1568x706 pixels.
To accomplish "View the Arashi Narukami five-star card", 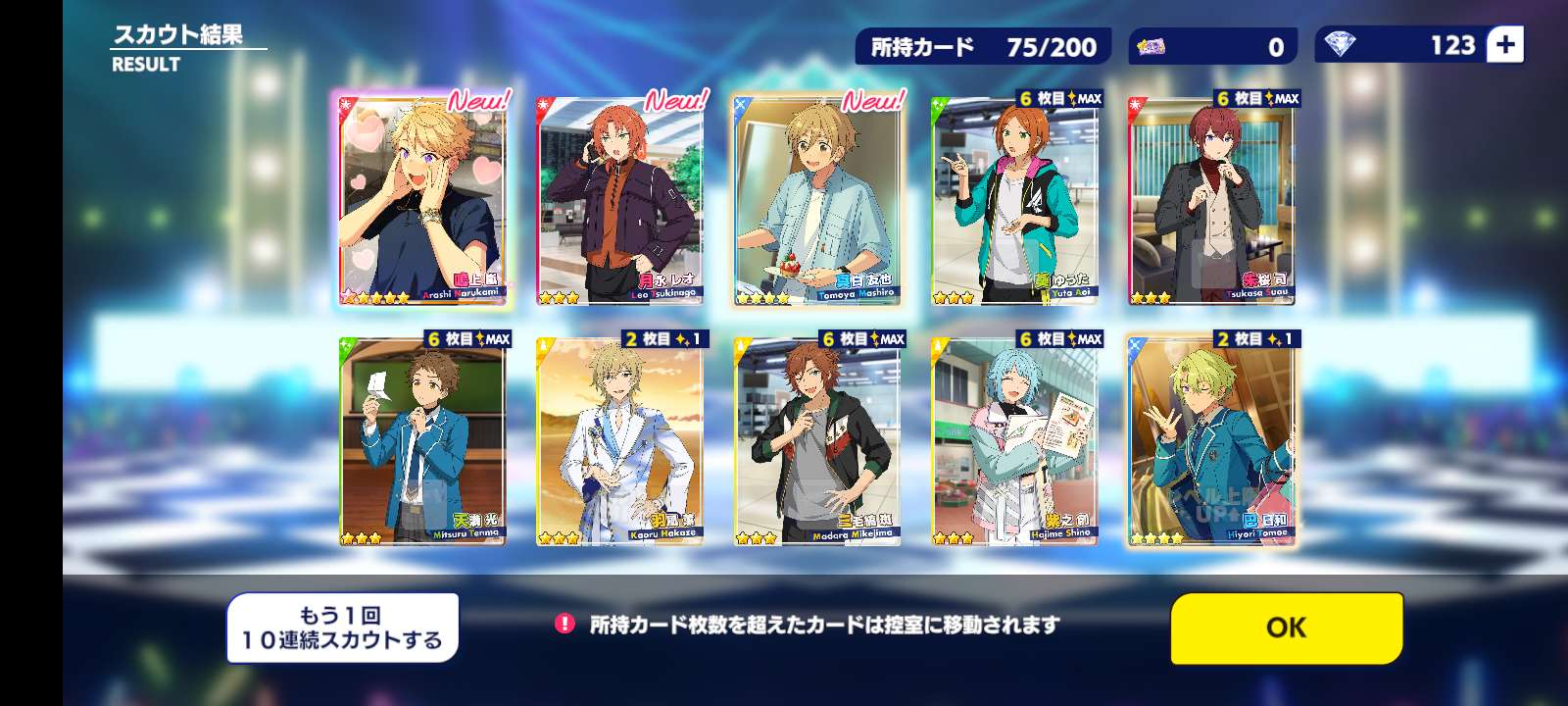I will (422, 200).
